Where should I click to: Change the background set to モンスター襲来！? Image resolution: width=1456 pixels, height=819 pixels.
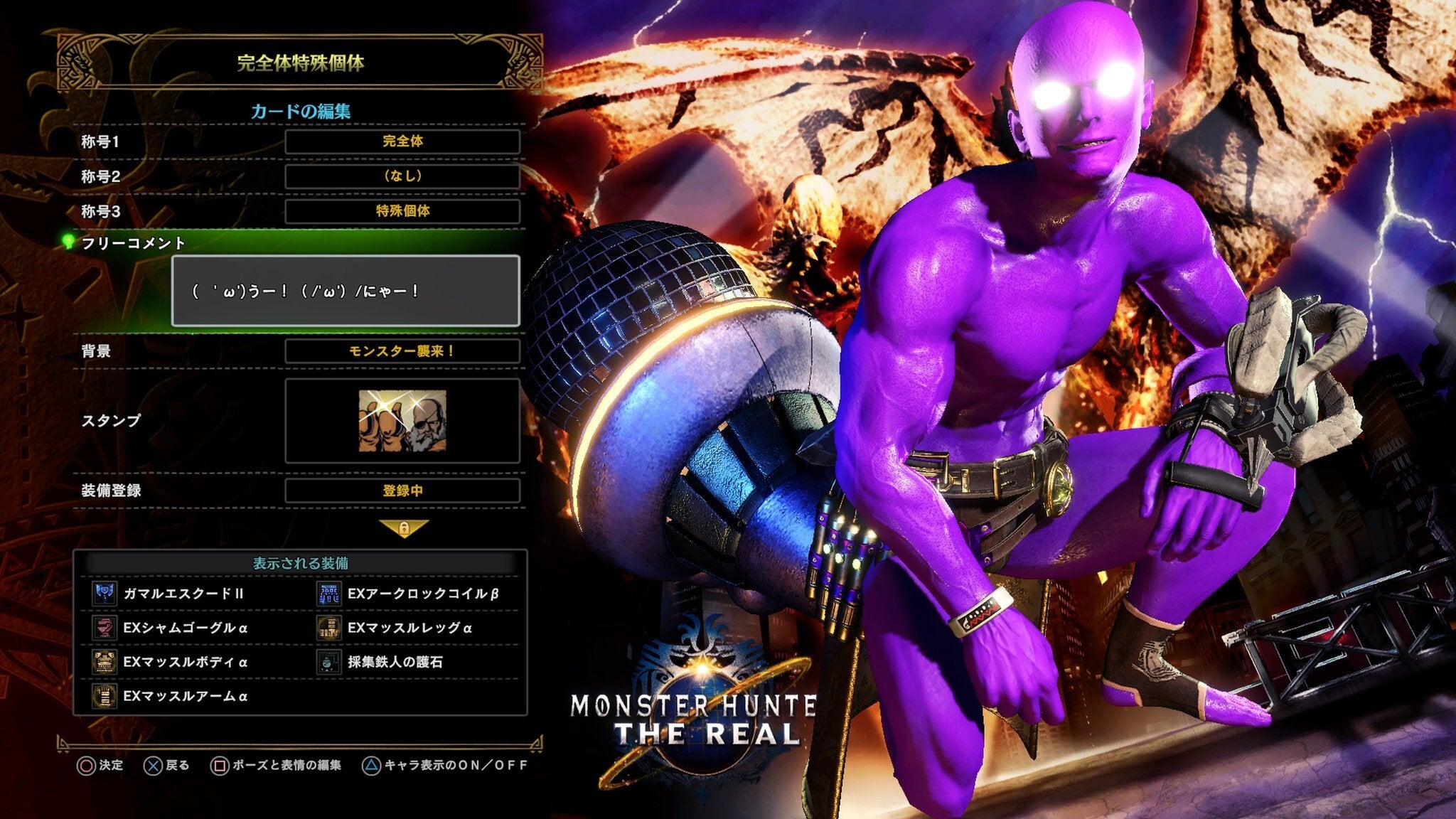(402, 351)
